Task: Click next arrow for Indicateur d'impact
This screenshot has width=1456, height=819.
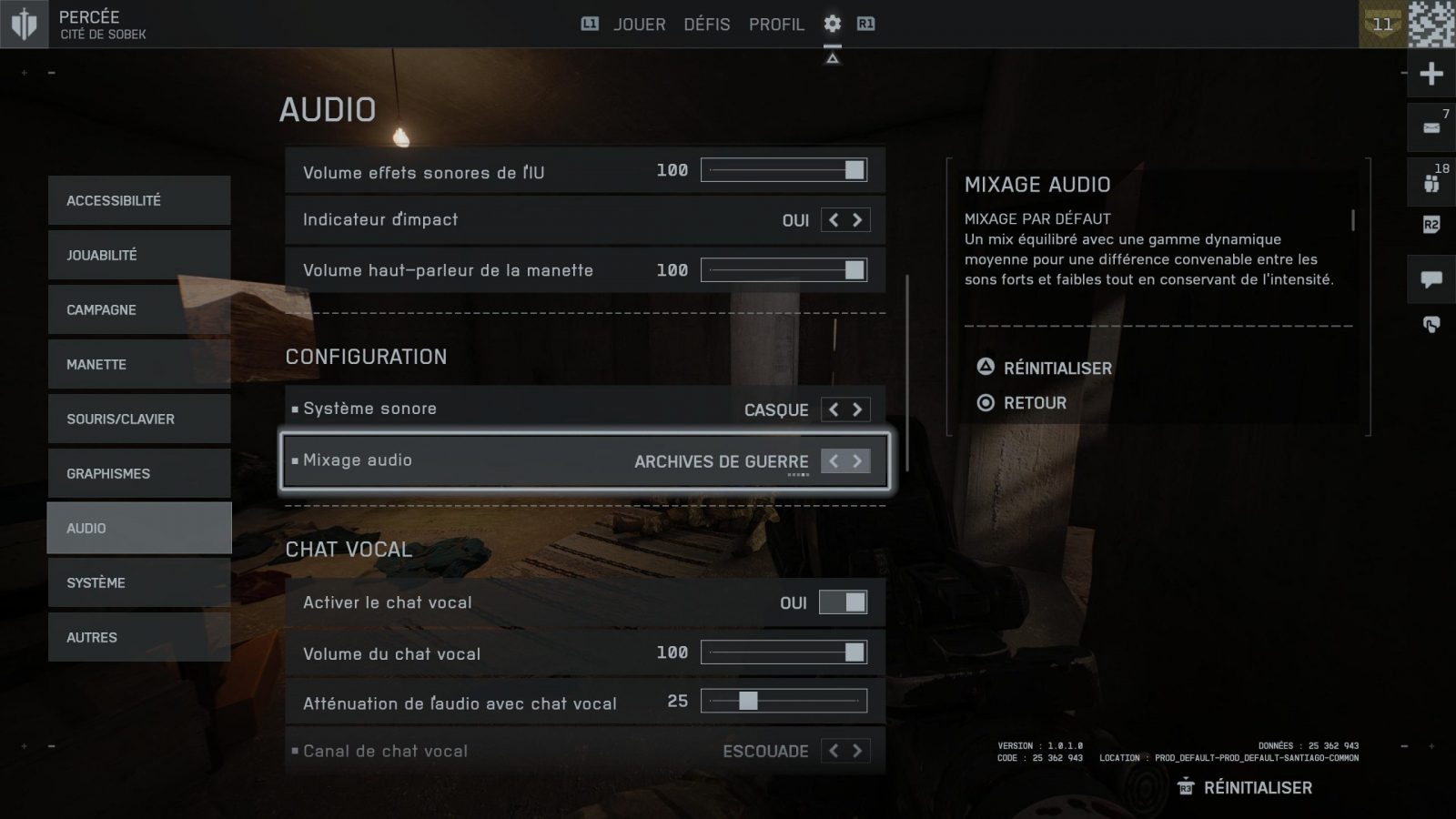Action: [x=857, y=220]
